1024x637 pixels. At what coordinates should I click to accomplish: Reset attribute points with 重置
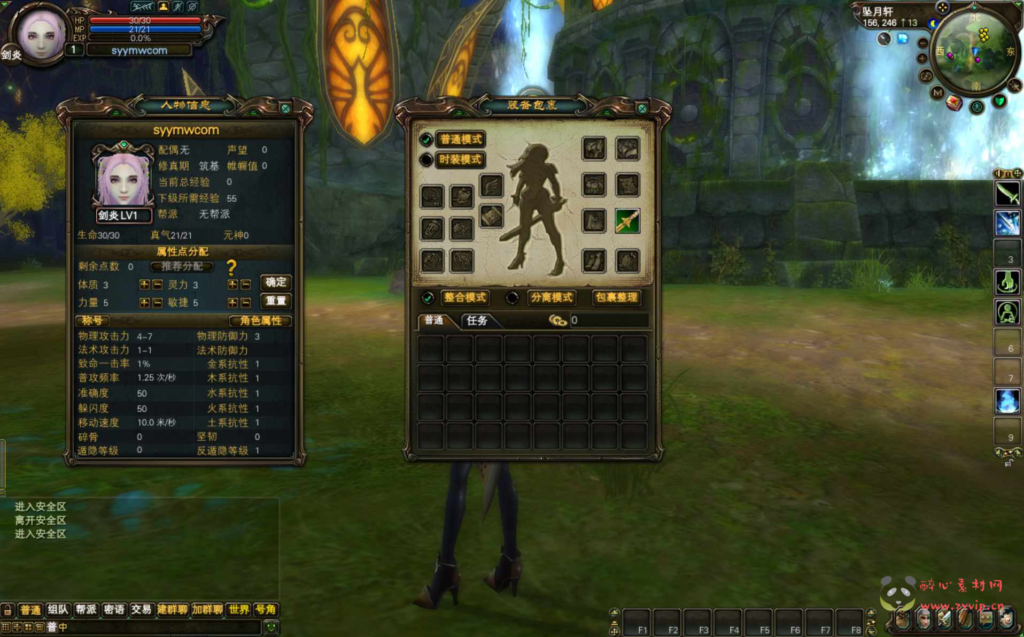coord(275,300)
